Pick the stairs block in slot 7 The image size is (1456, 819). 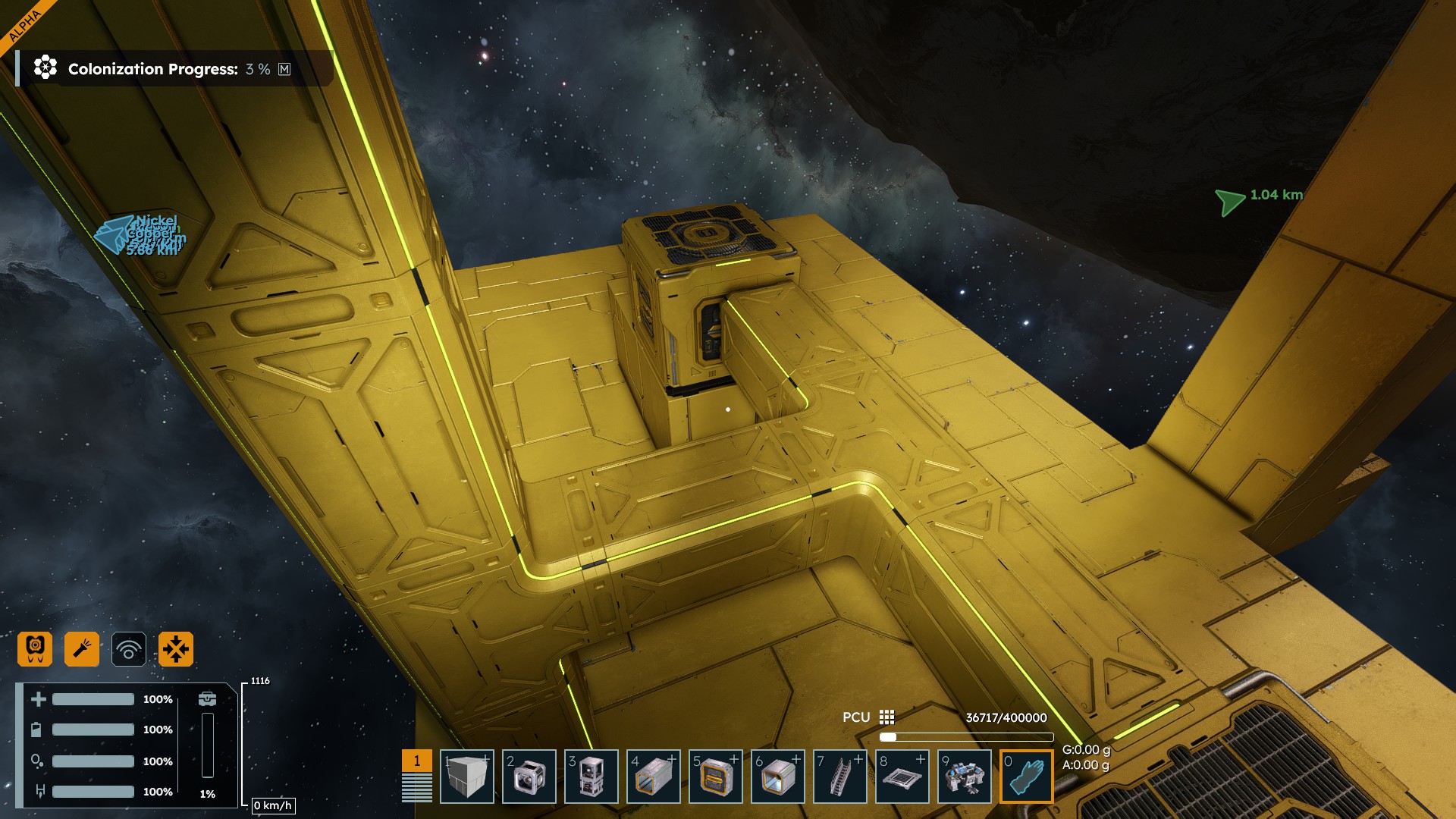tap(839, 777)
